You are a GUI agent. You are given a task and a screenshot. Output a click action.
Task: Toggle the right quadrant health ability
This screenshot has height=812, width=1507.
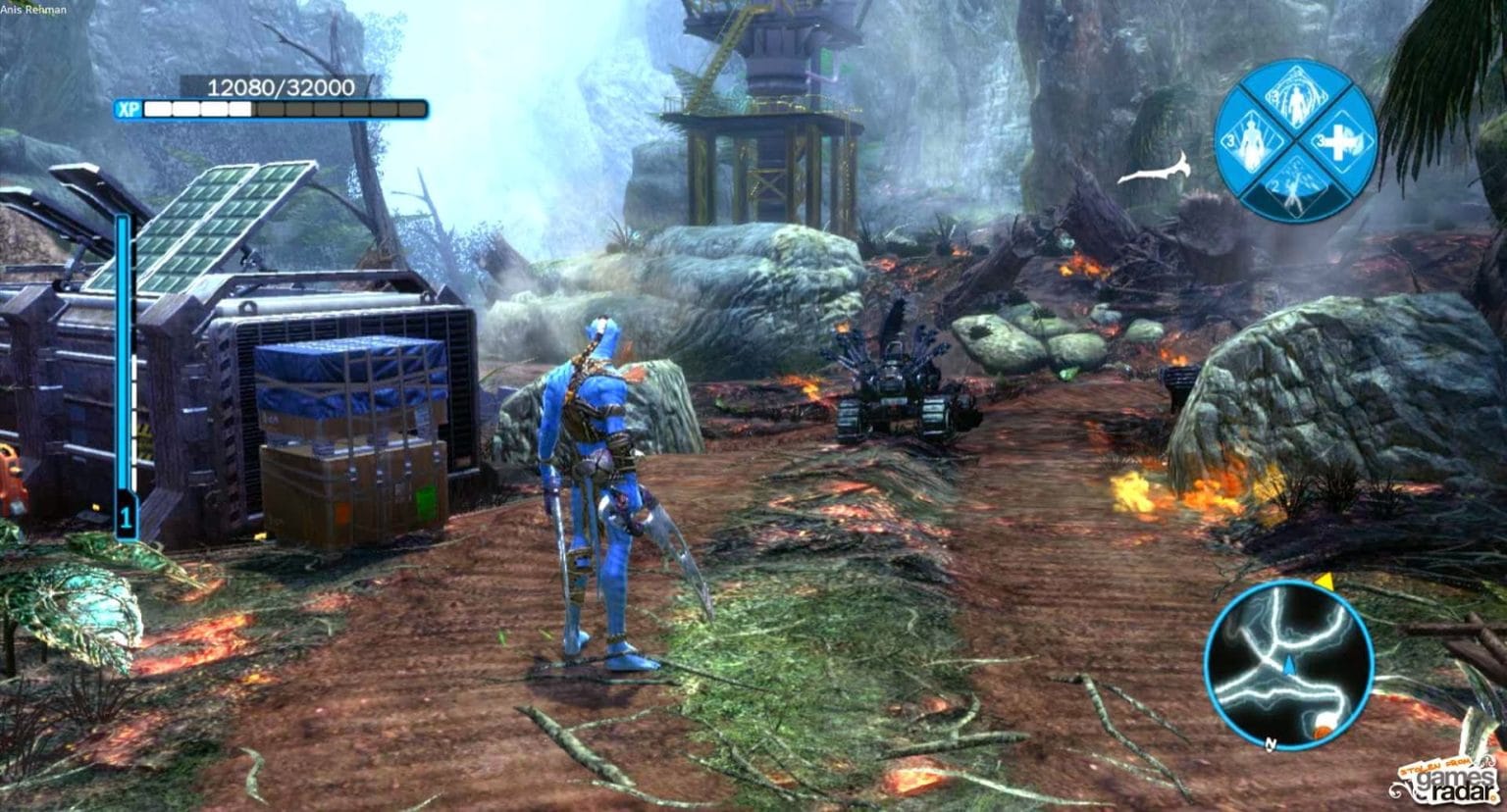[x=1337, y=140]
